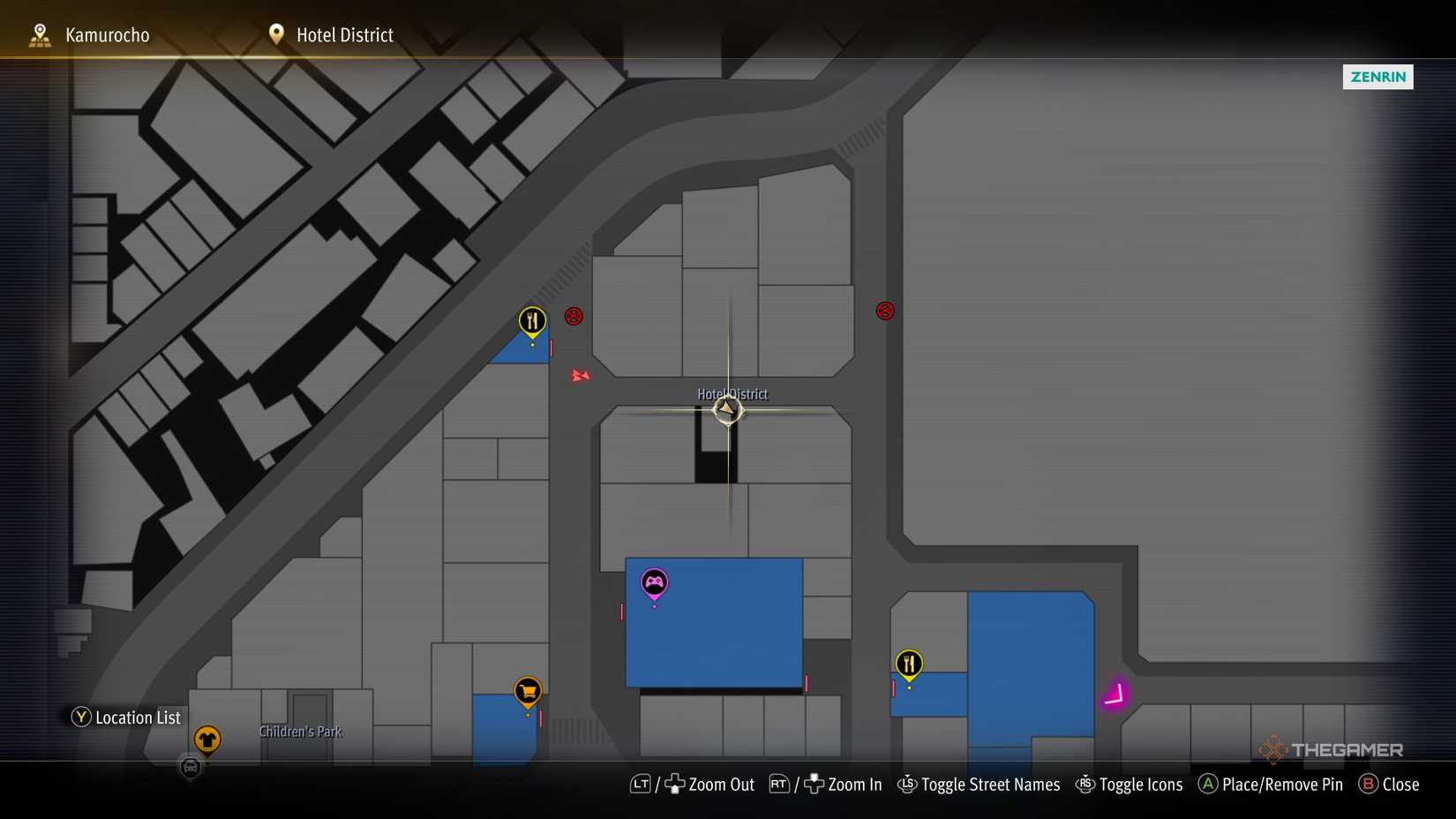The image size is (1456, 819).
Task: Select the player position arrow on the map
Action: [727, 409]
